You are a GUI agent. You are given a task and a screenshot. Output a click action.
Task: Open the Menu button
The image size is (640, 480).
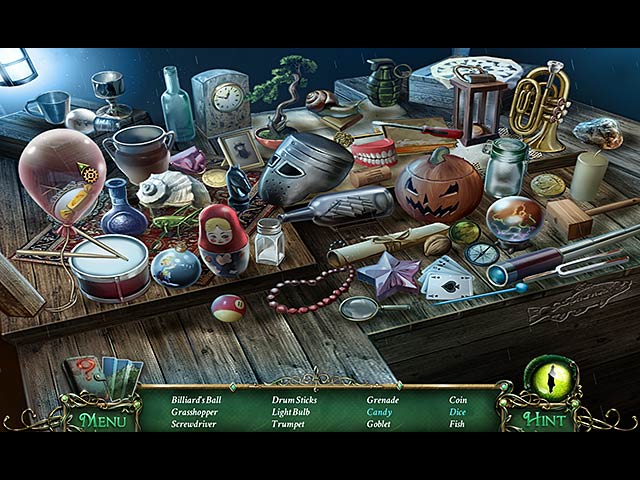point(103,420)
